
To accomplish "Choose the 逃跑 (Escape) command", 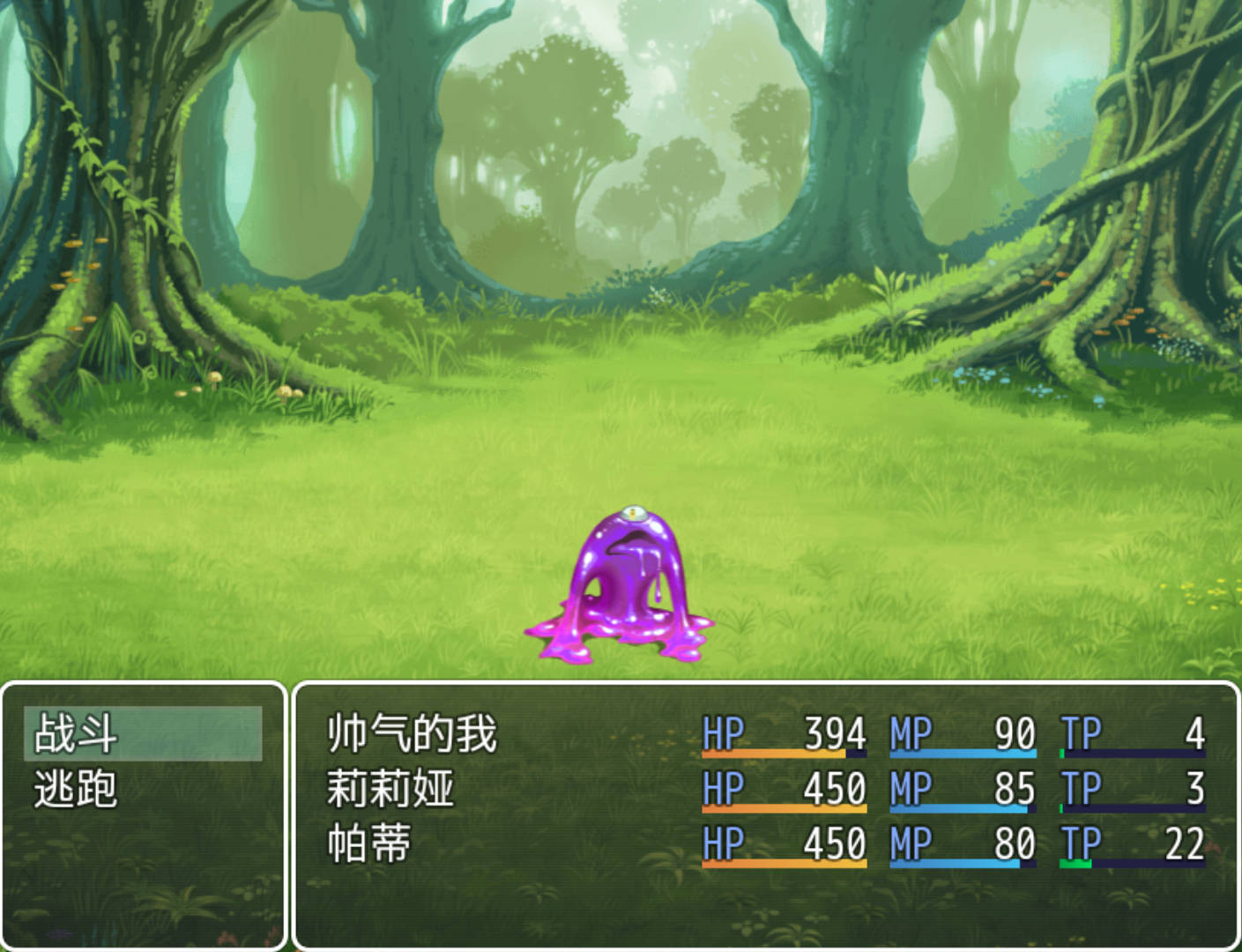I will (141, 789).
